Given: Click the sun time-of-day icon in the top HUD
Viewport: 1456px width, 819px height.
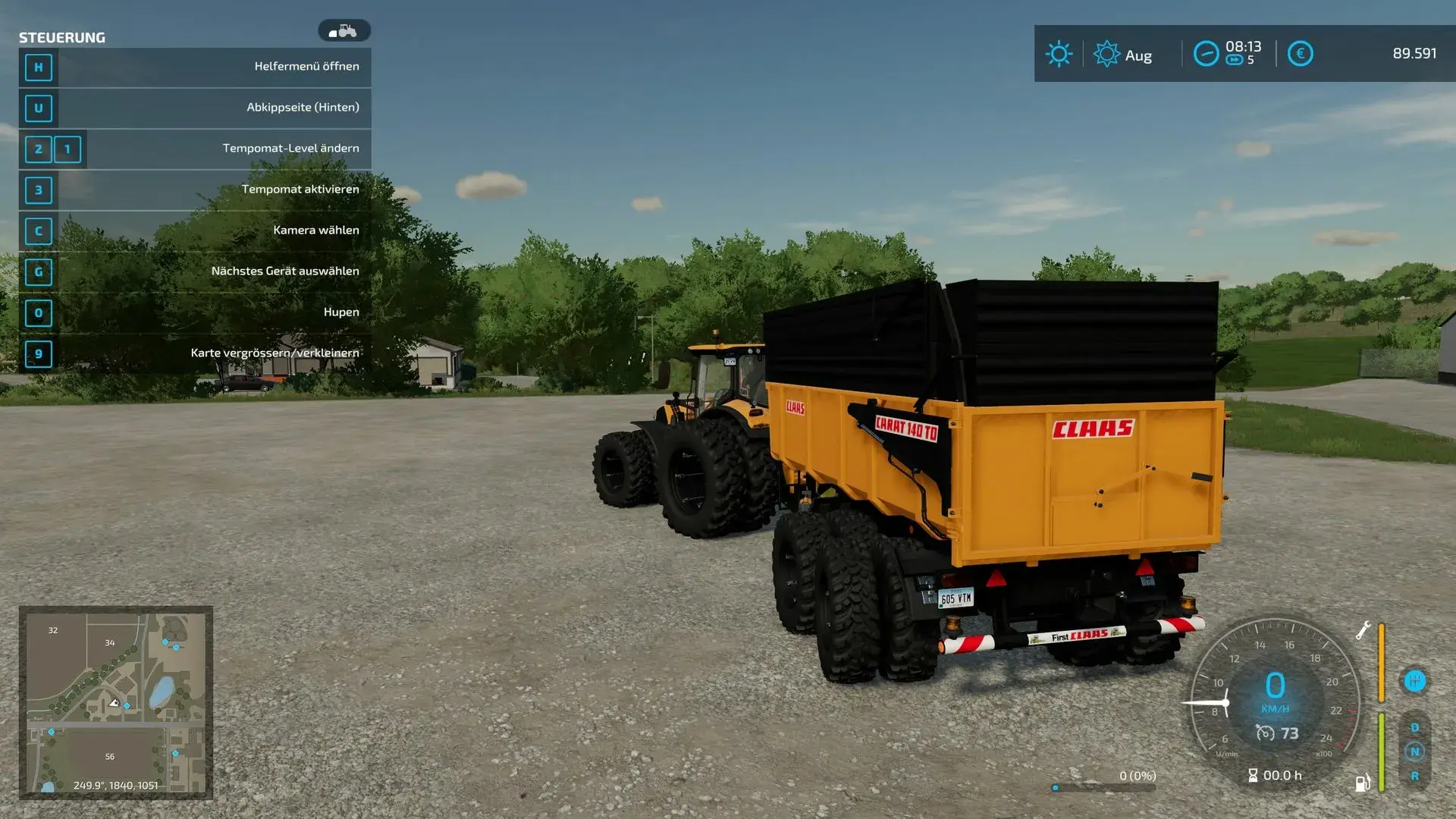Looking at the screenshot, I should (1058, 54).
